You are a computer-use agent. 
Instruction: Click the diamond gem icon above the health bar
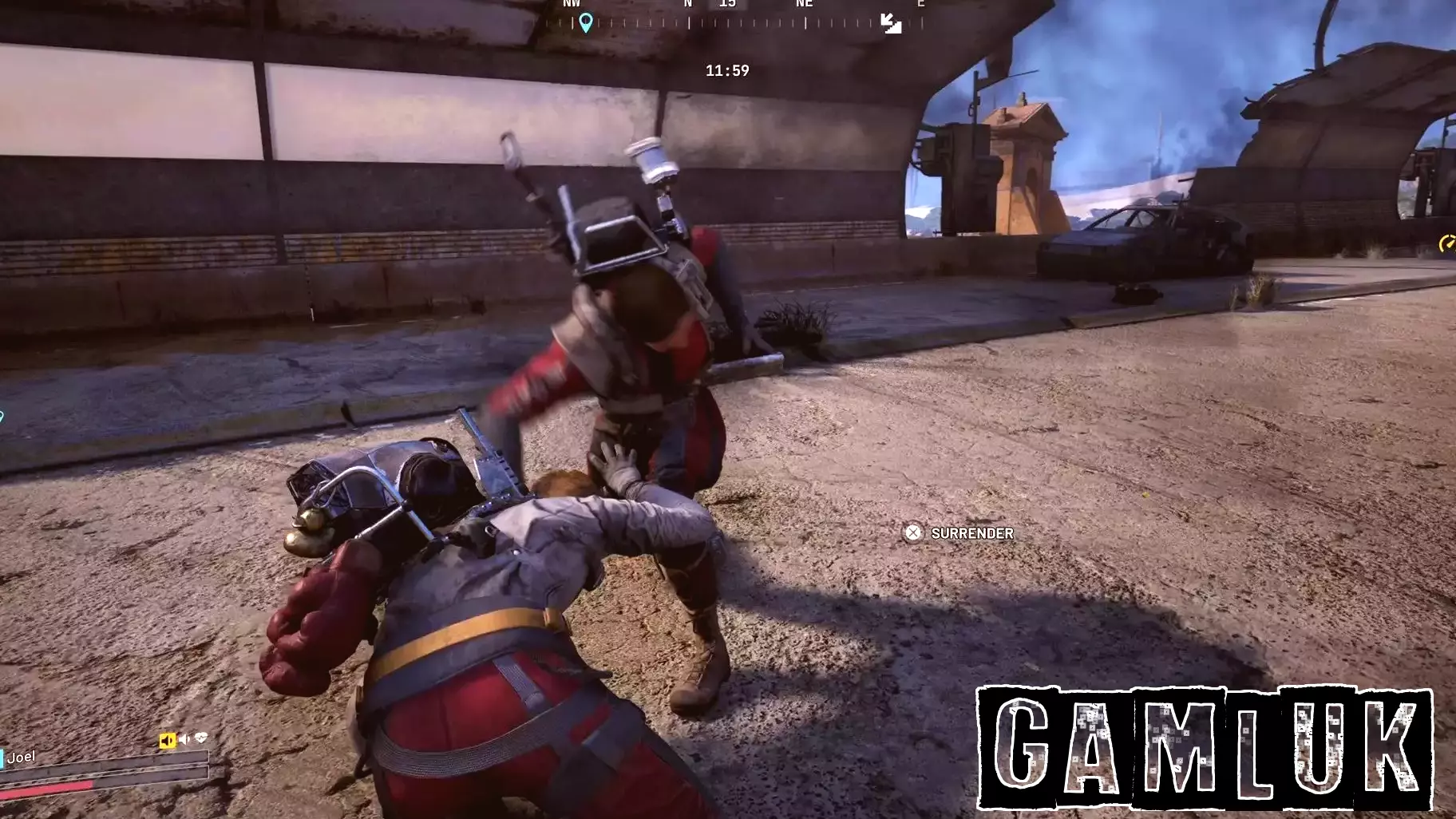[x=201, y=738]
